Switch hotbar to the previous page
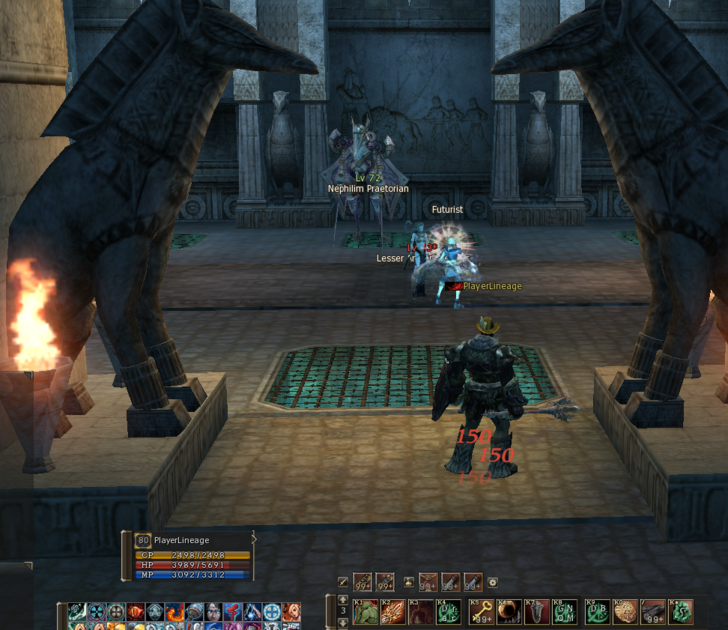728x630 pixels. click(x=343, y=599)
